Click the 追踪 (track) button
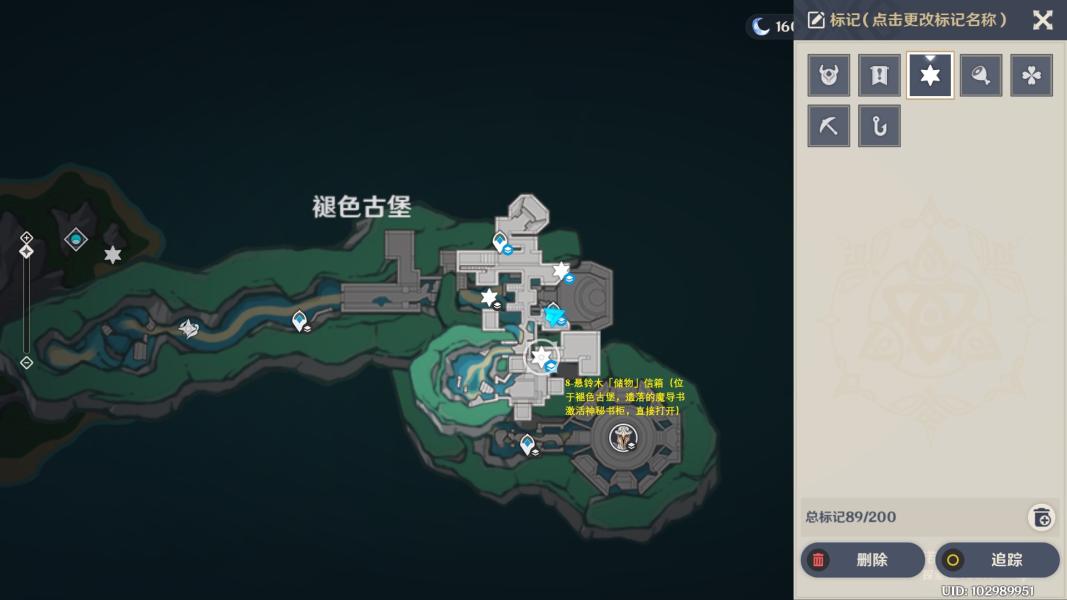Screen dimensions: 1067x600 coord(997,560)
